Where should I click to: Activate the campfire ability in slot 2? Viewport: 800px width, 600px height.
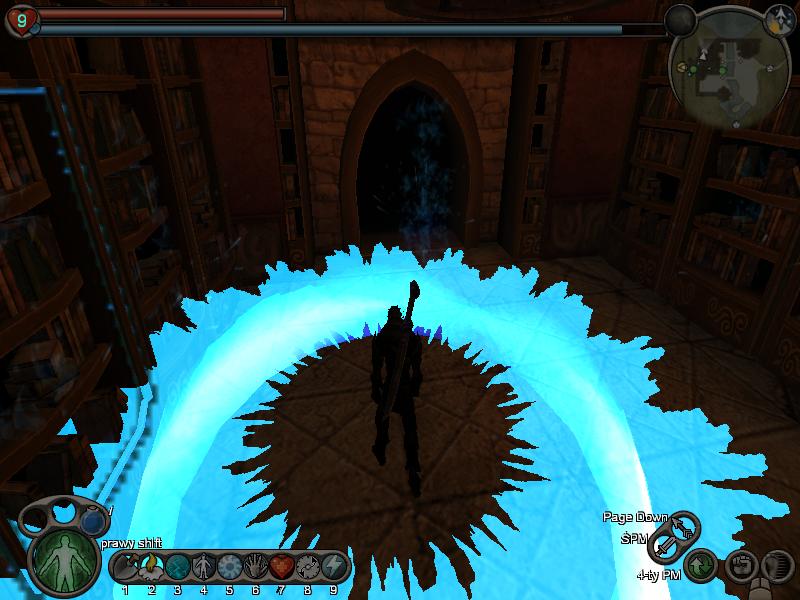point(152,566)
